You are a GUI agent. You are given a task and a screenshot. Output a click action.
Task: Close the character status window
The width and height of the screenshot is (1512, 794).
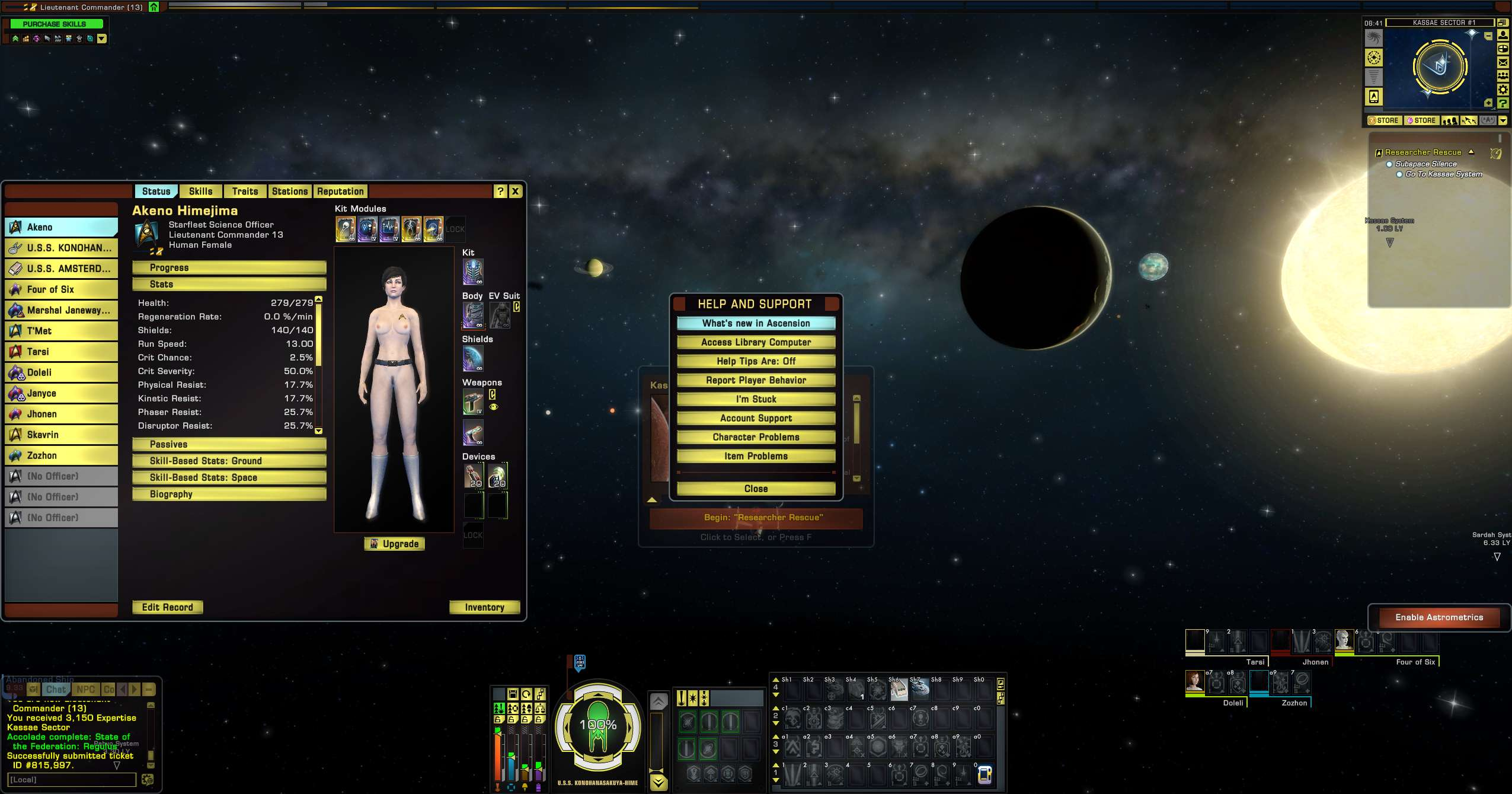coord(516,191)
